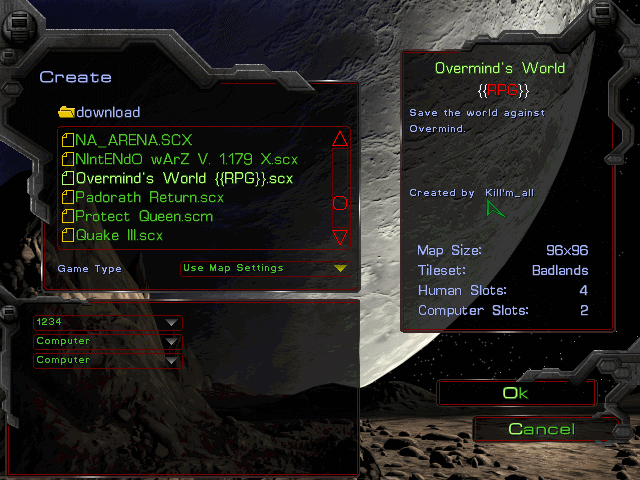Open the Game Type dropdown

264,268
